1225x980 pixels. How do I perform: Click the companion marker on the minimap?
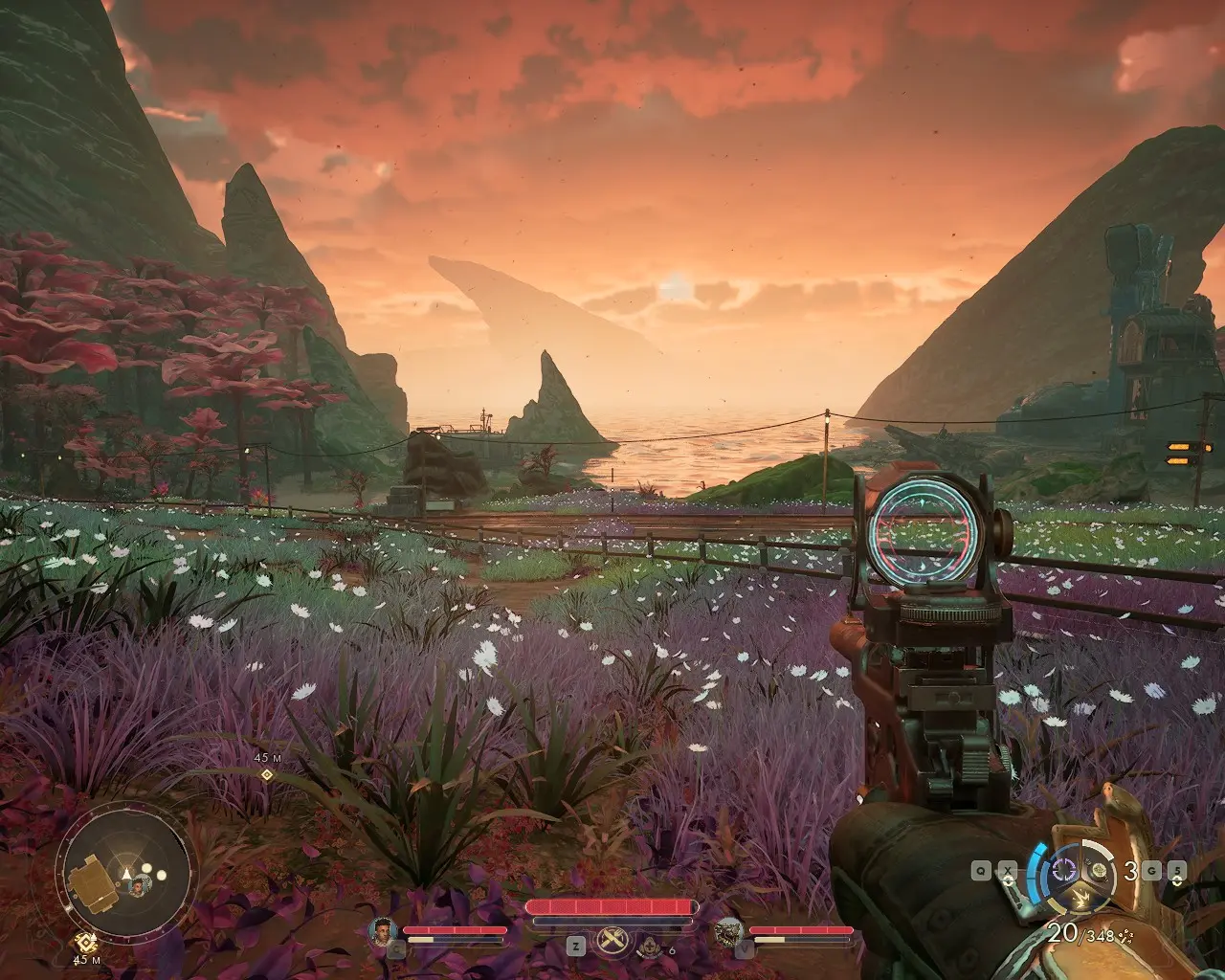[138, 885]
